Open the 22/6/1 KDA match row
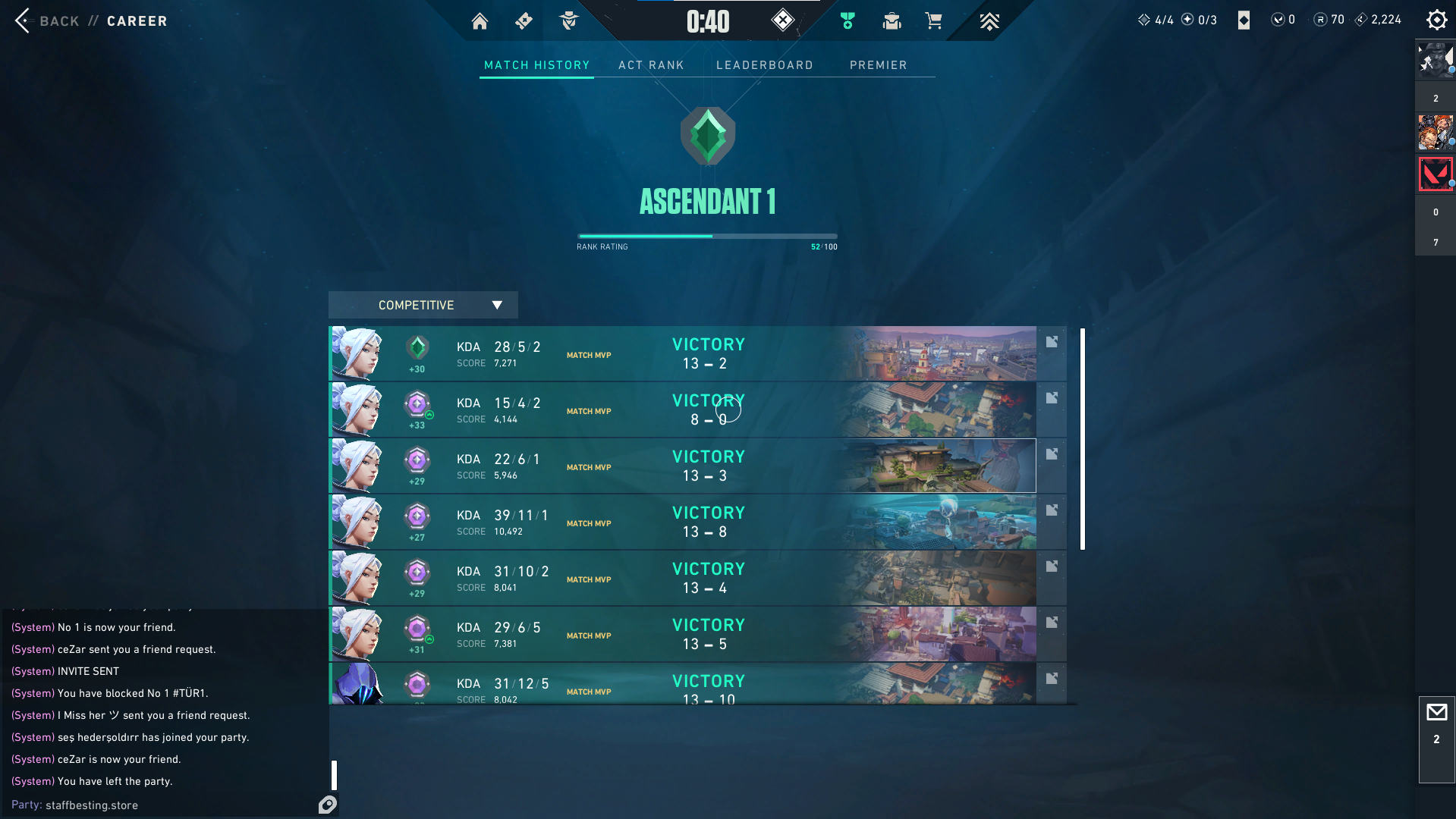The height and width of the screenshot is (819, 1456). coord(683,466)
